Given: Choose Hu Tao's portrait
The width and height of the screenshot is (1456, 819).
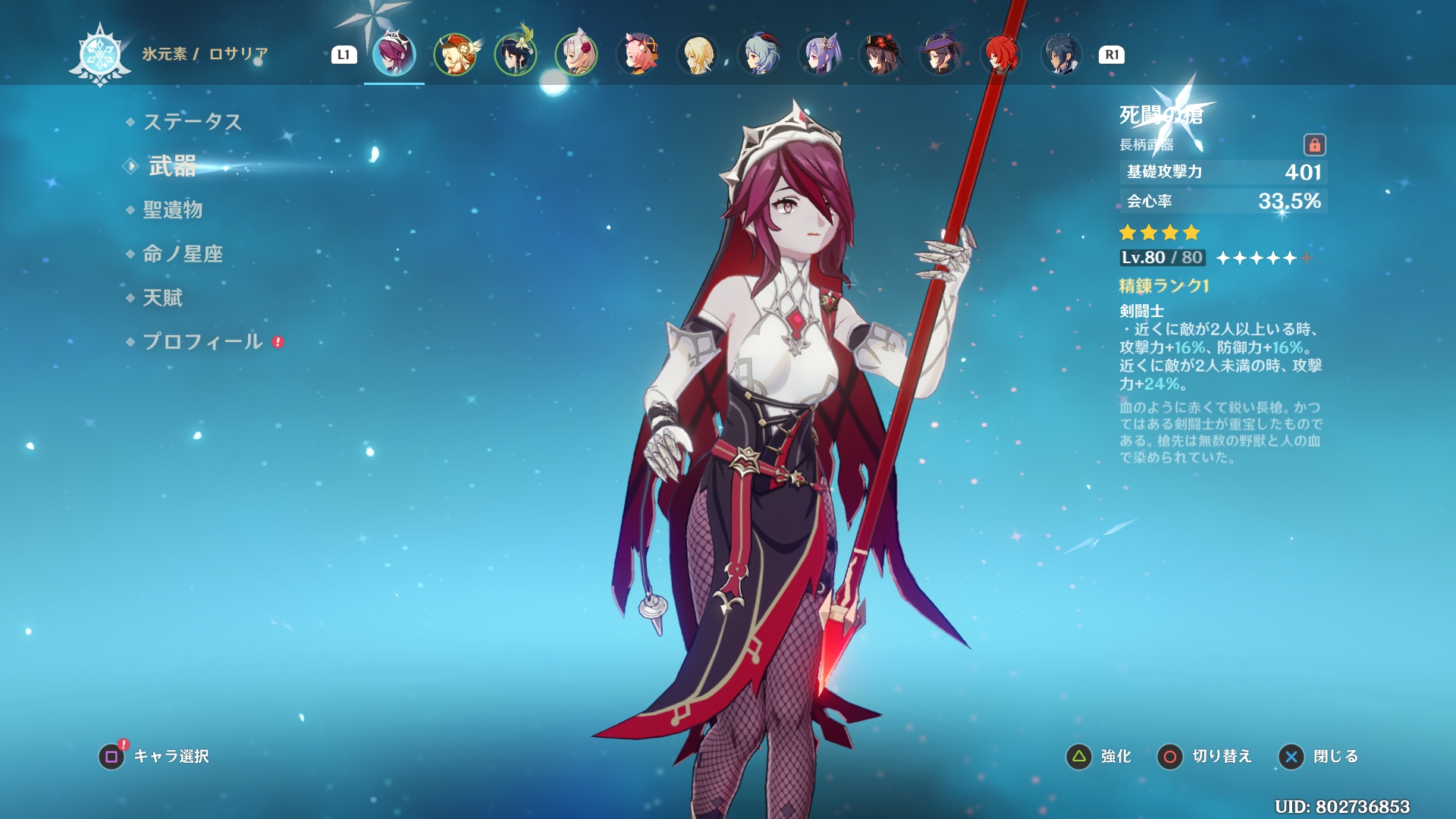Looking at the screenshot, I should (880, 55).
